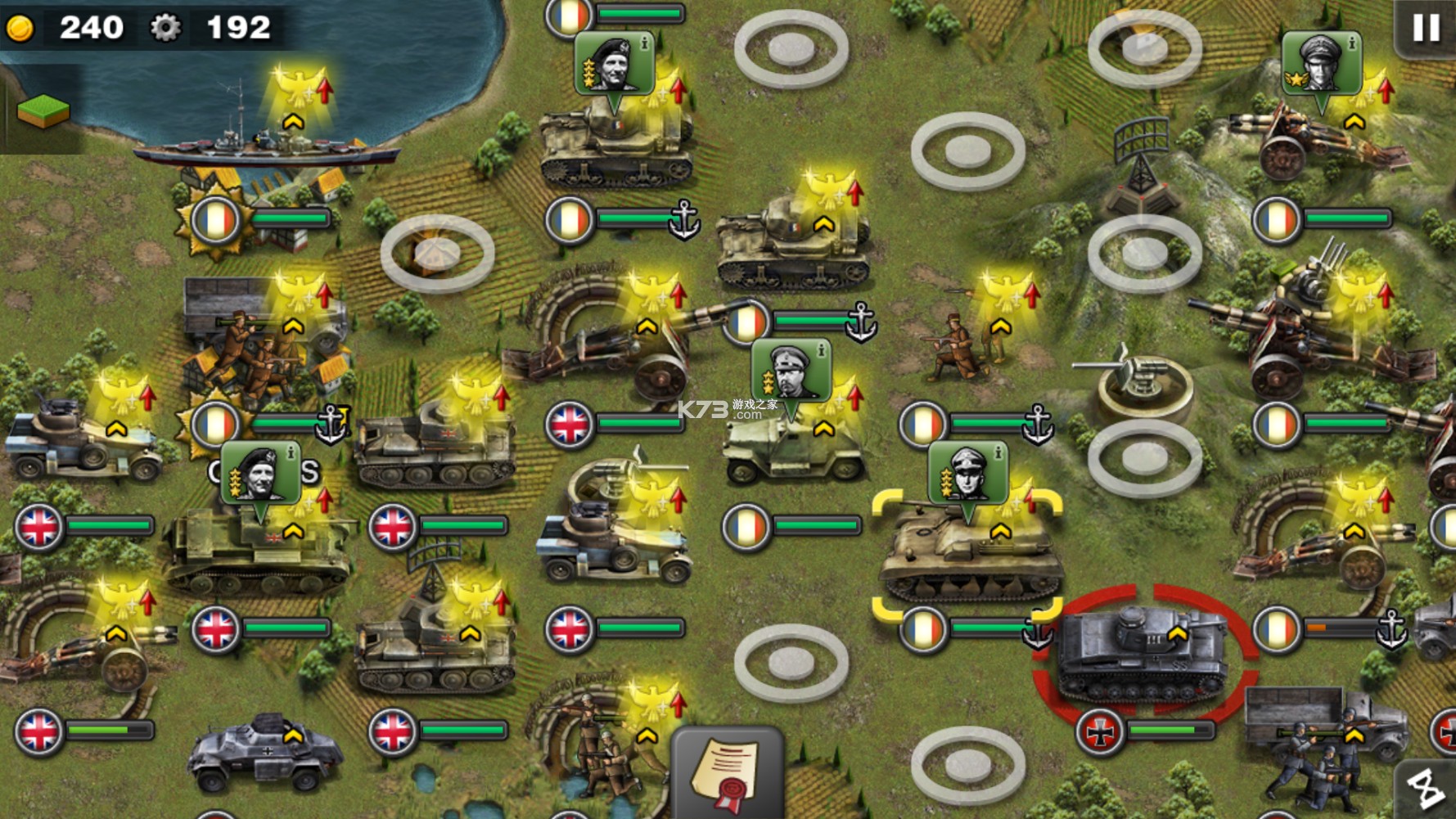
Task: Select the grey German armored car
Action: coord(264,752)
